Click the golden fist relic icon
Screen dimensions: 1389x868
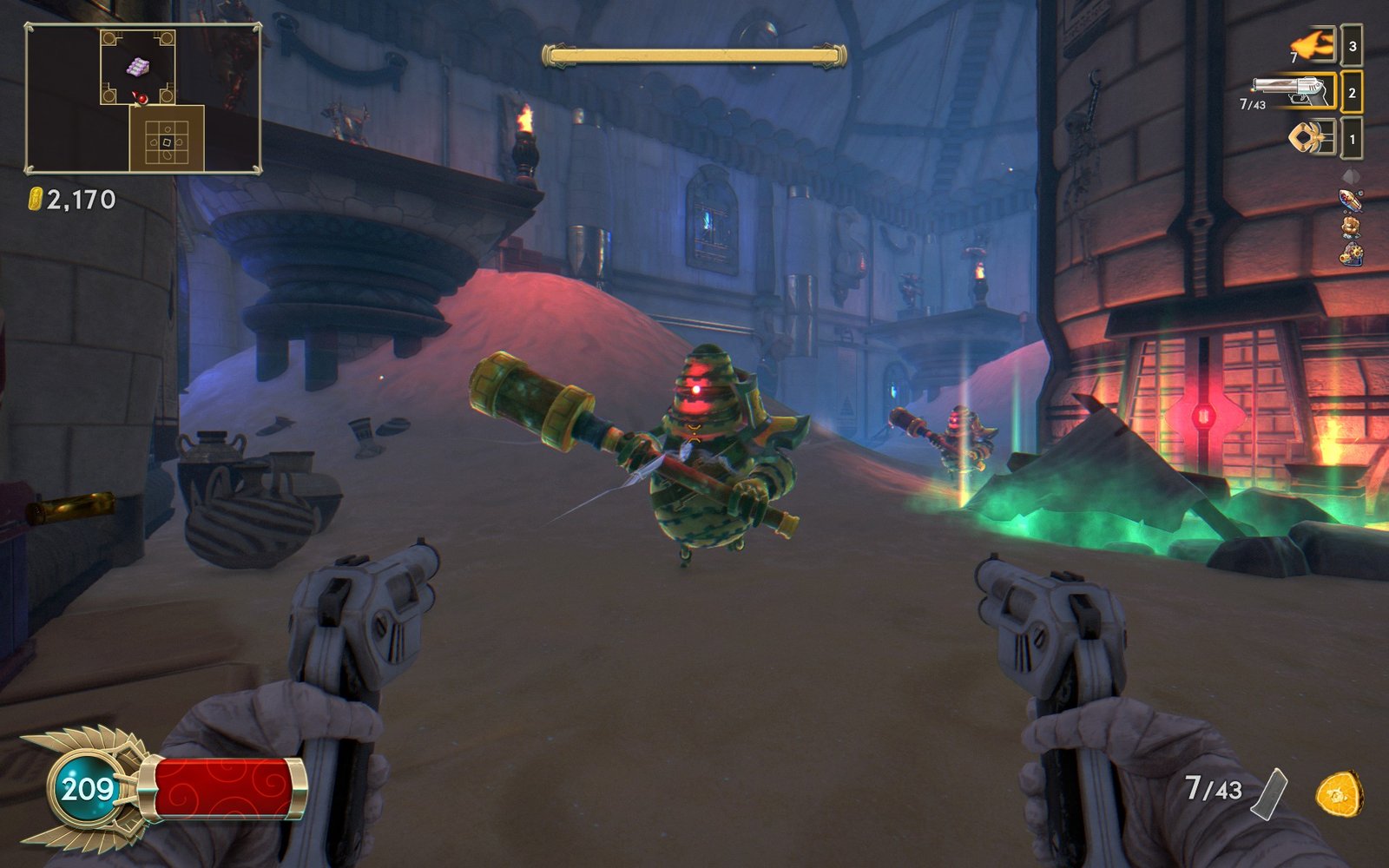coord(1350,227)
